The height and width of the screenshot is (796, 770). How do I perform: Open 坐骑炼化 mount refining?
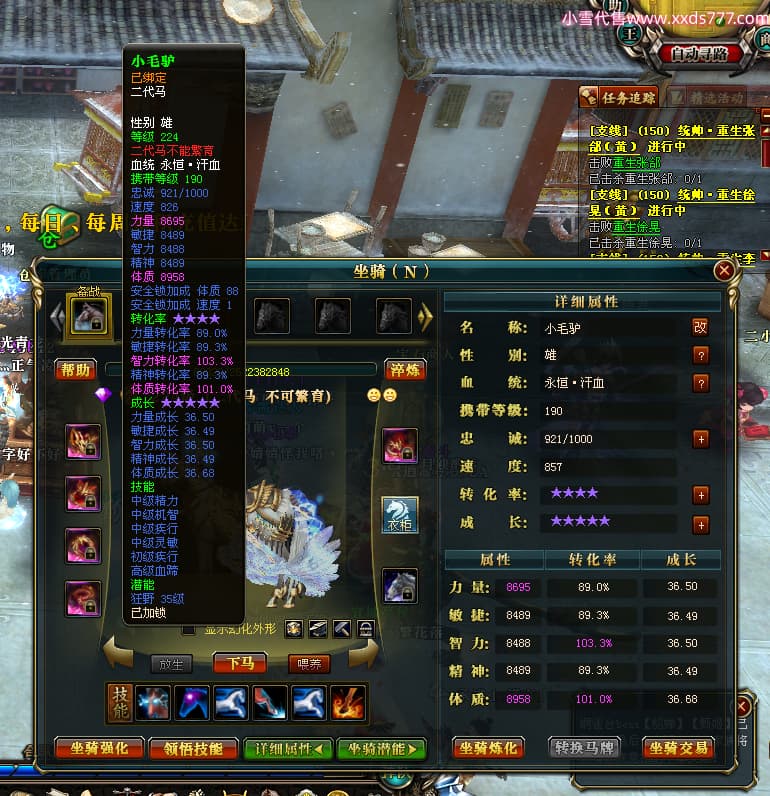point(488,748)
